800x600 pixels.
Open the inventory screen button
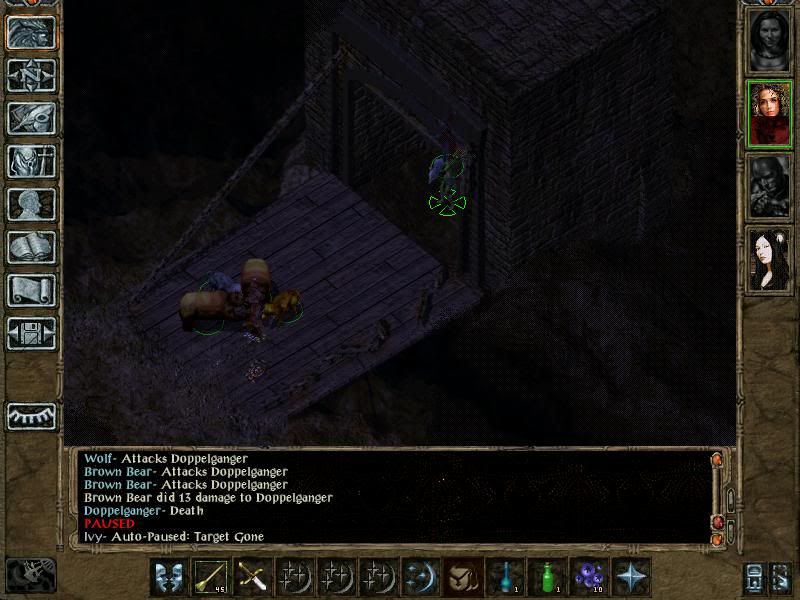[x=31, y=161]
